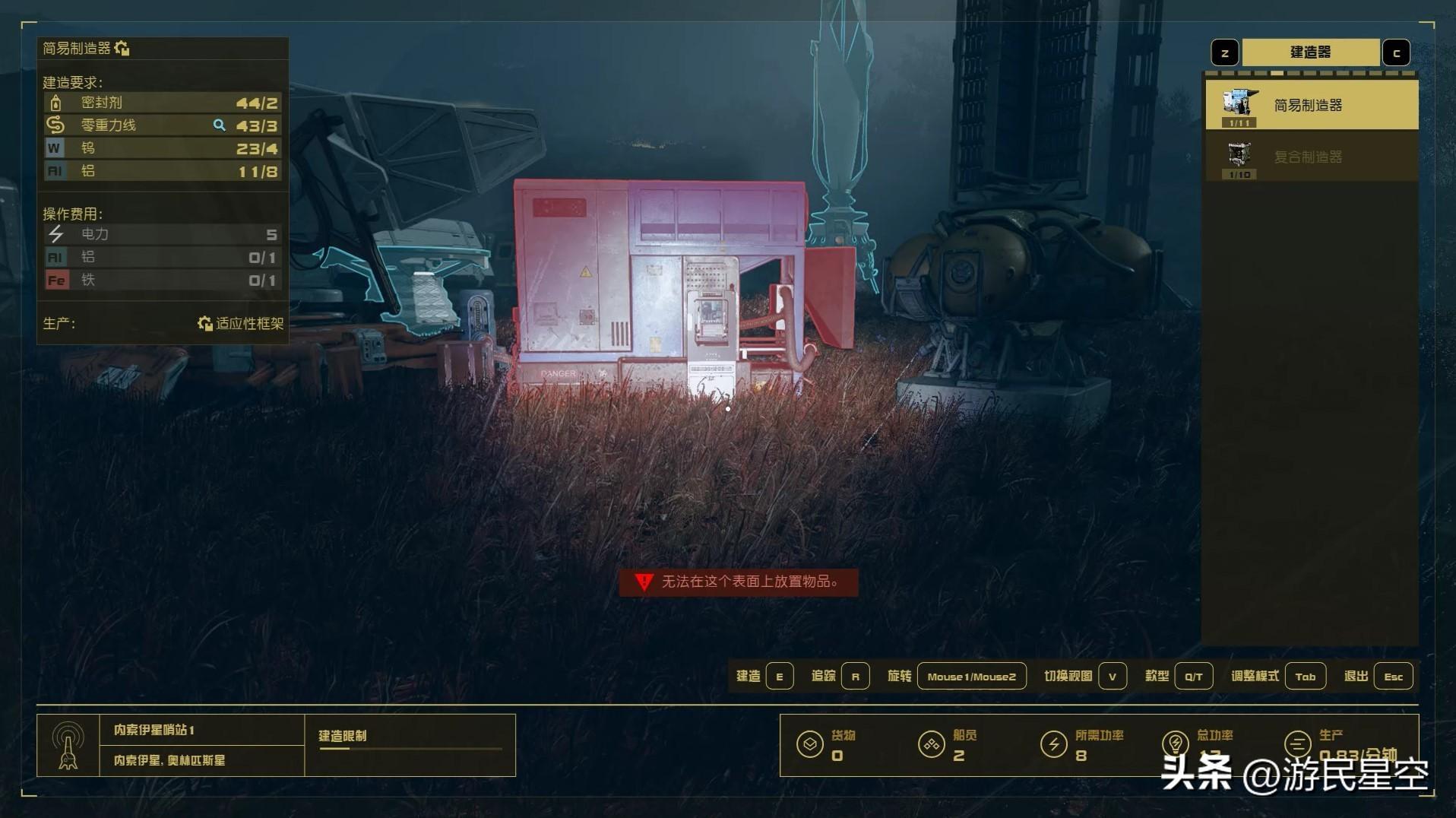Choose the 复合制造器 build entry
1456x818 pixels.
pos(1311,157)
